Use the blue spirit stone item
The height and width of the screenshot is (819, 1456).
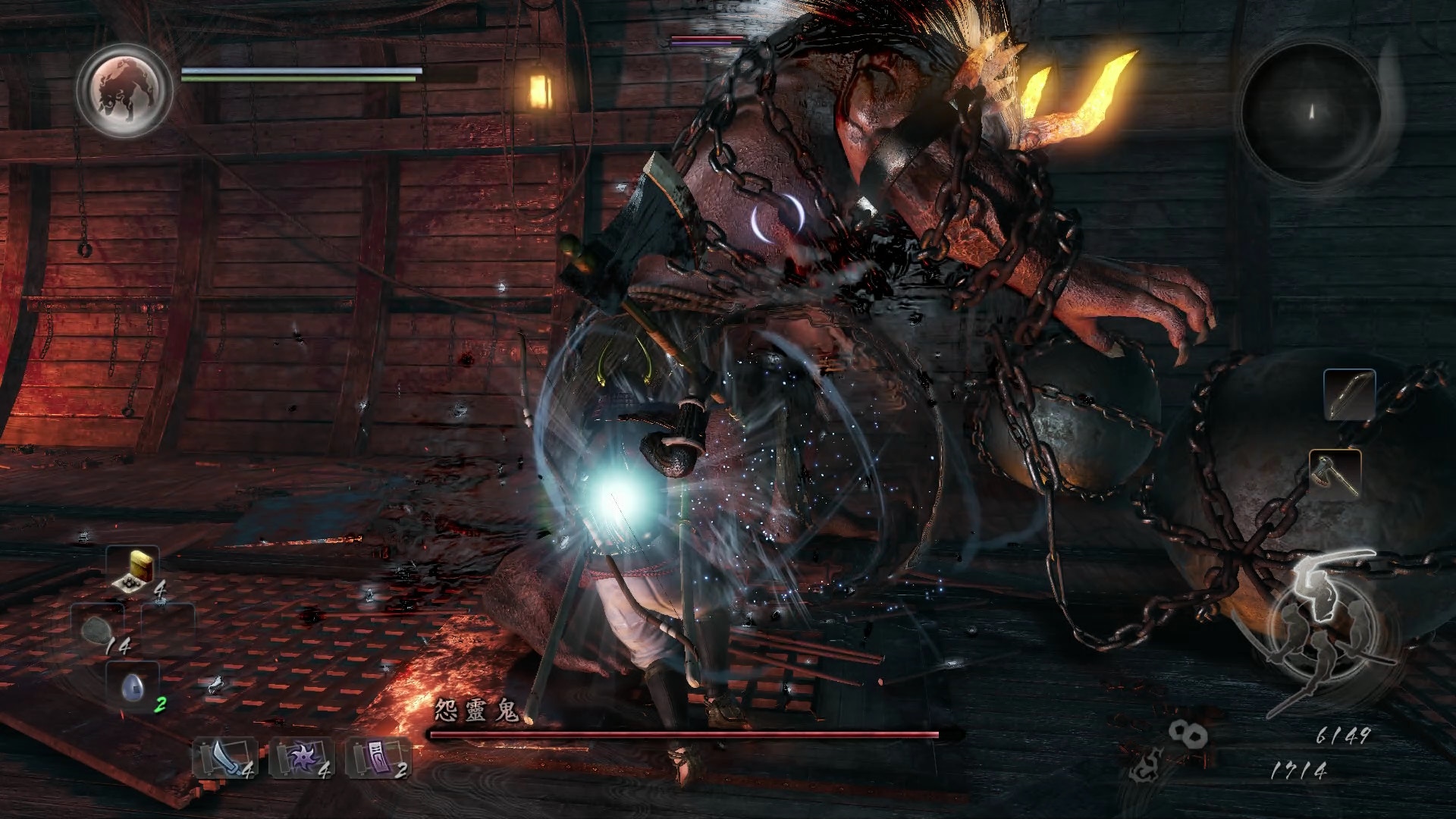point(132,686)
